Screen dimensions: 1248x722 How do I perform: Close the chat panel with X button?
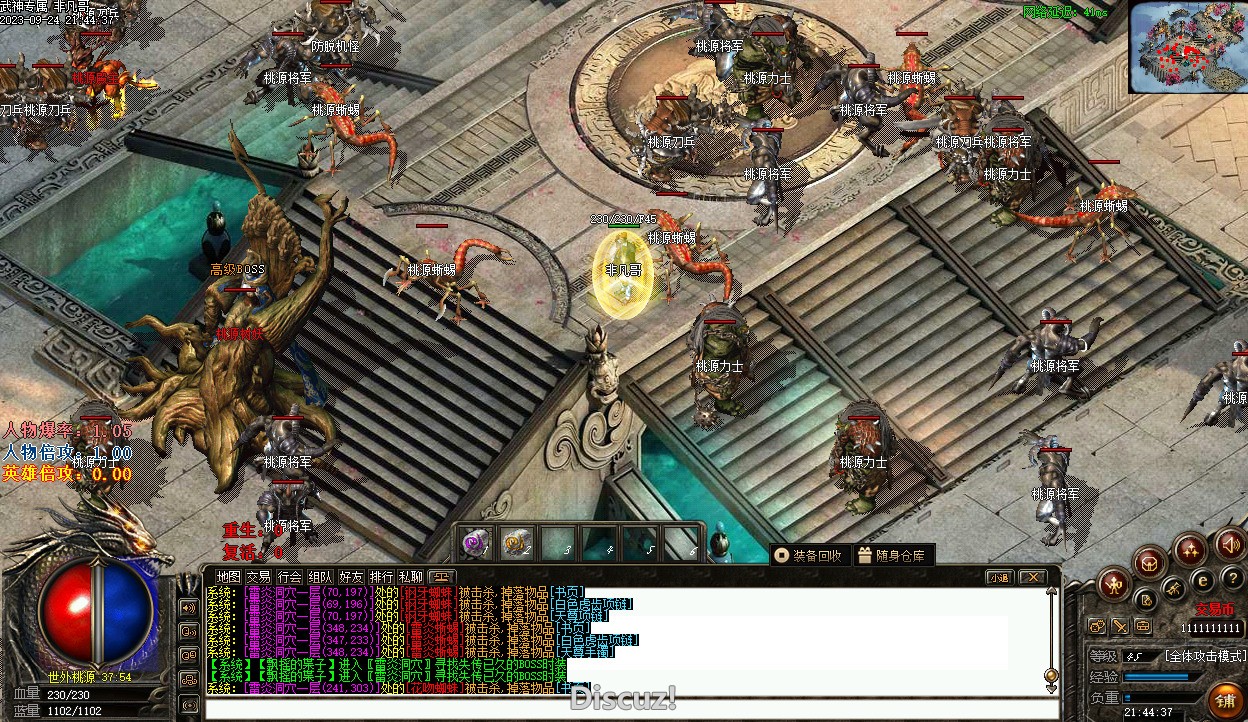[x=1032, y=577]
